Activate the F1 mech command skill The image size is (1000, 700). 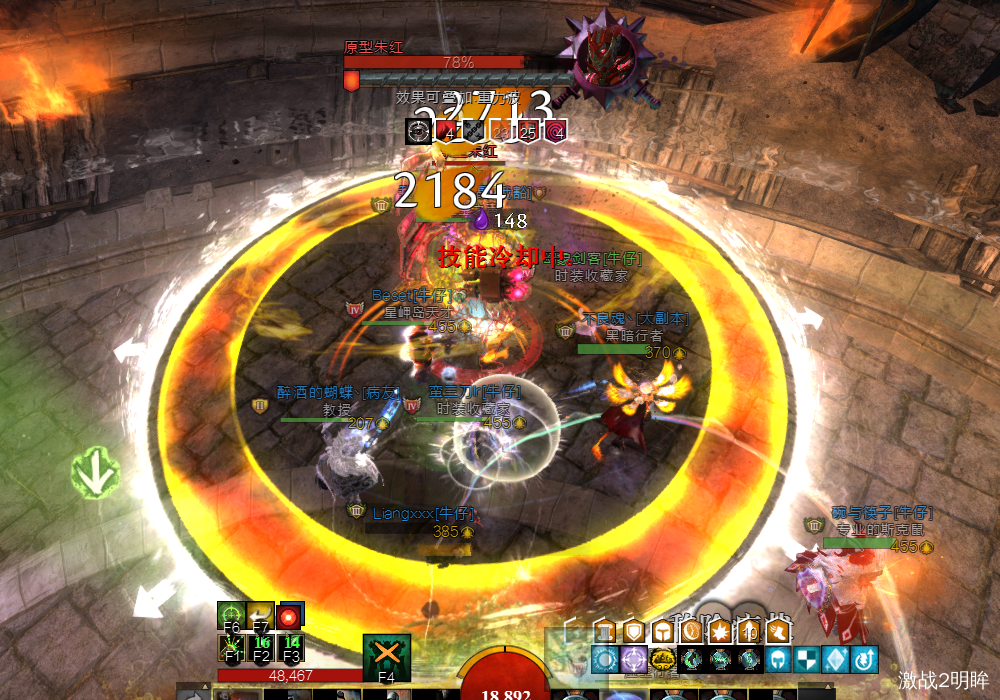tap(231, 648)
